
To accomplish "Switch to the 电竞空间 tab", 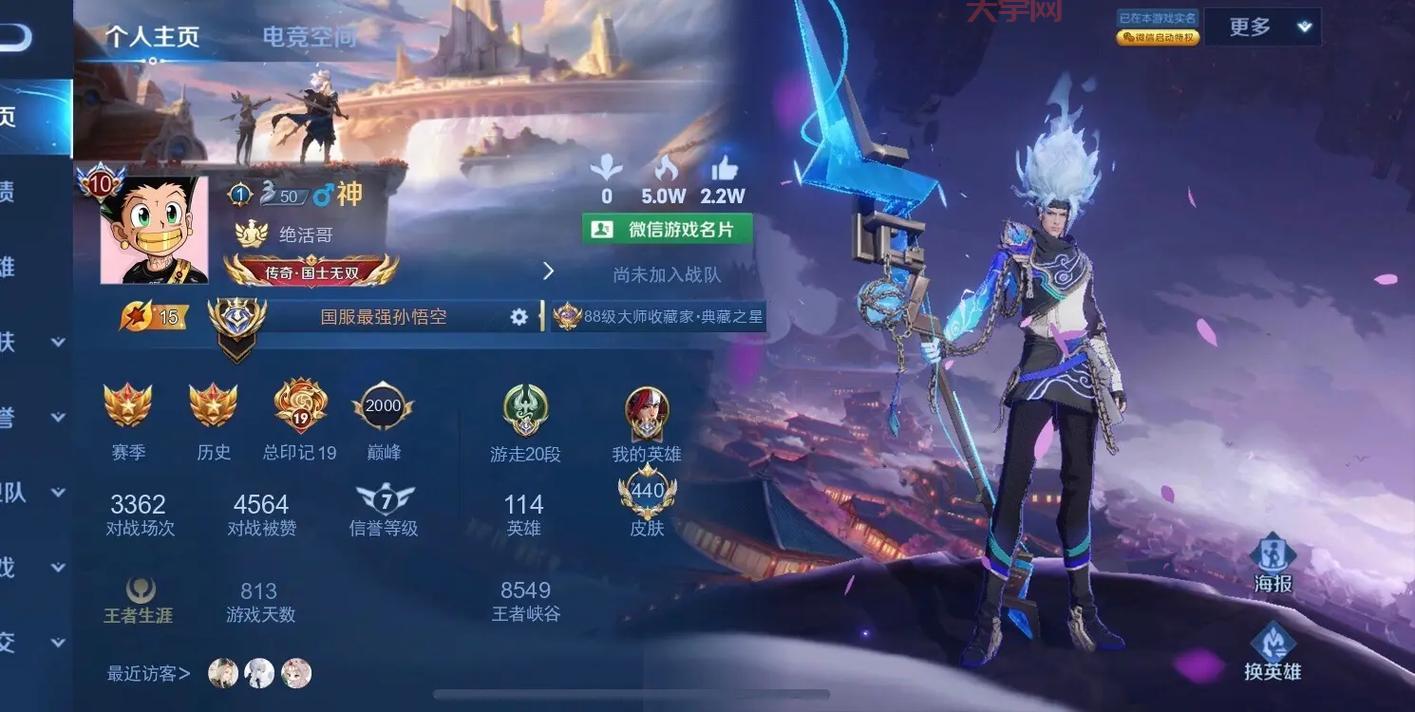I will (309, 37).
